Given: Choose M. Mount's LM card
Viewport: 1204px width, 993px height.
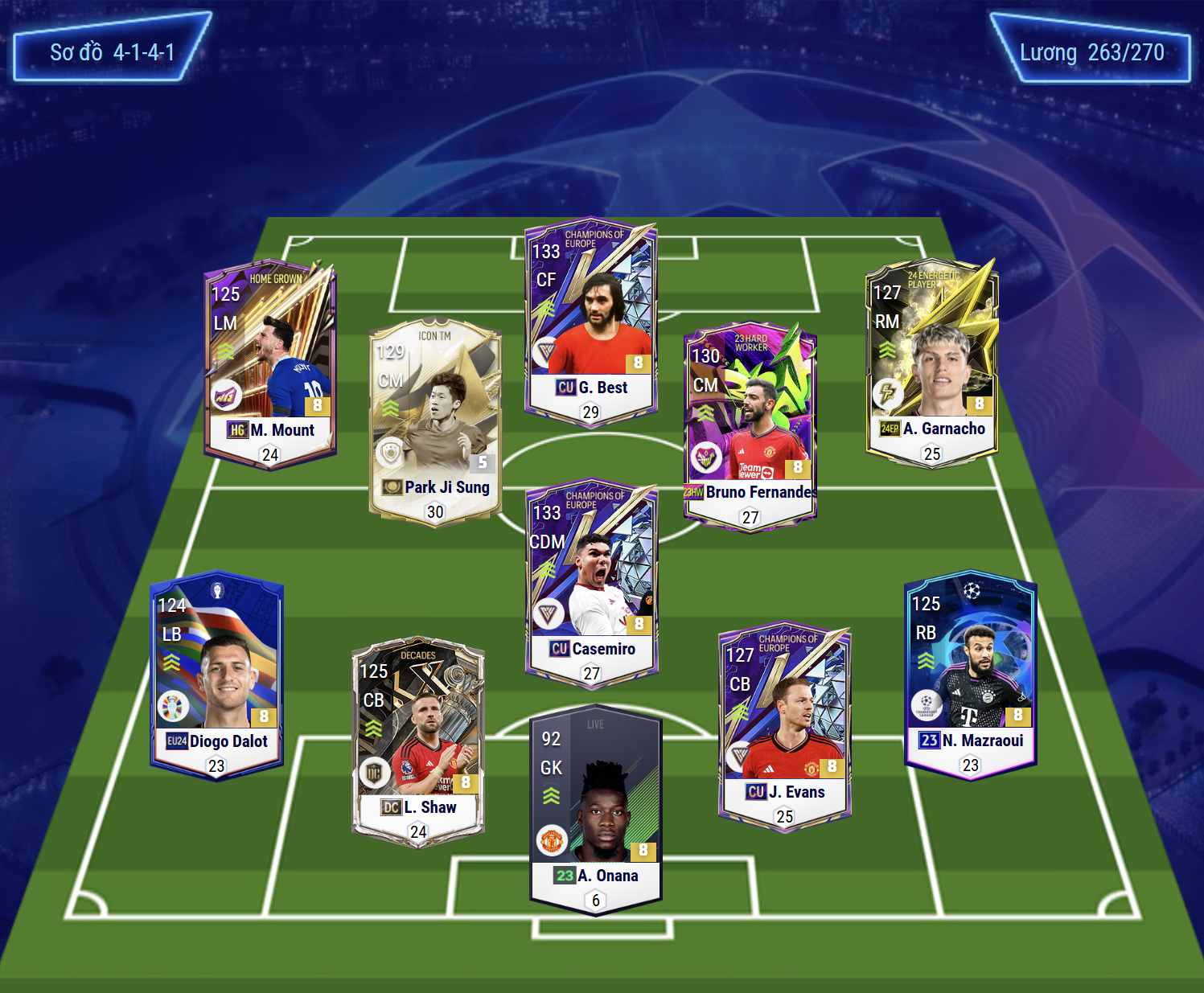Looking at the screenshot, I should click(270, 363).
